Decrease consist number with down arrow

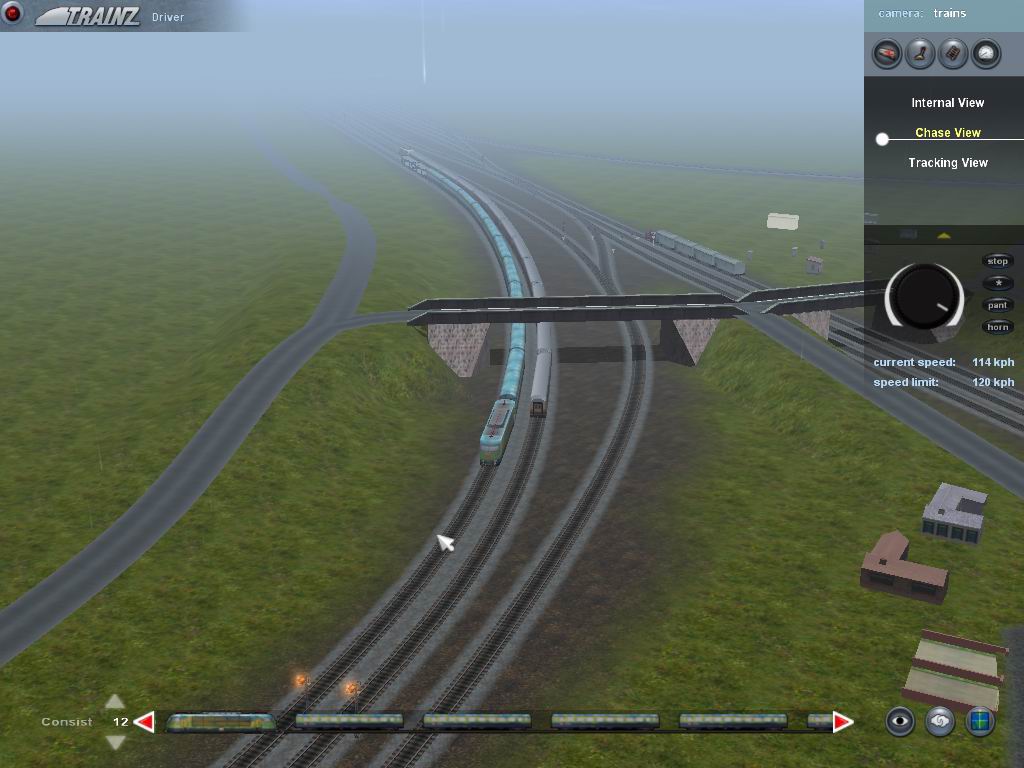pyautogui.click(x=115, y=741)
